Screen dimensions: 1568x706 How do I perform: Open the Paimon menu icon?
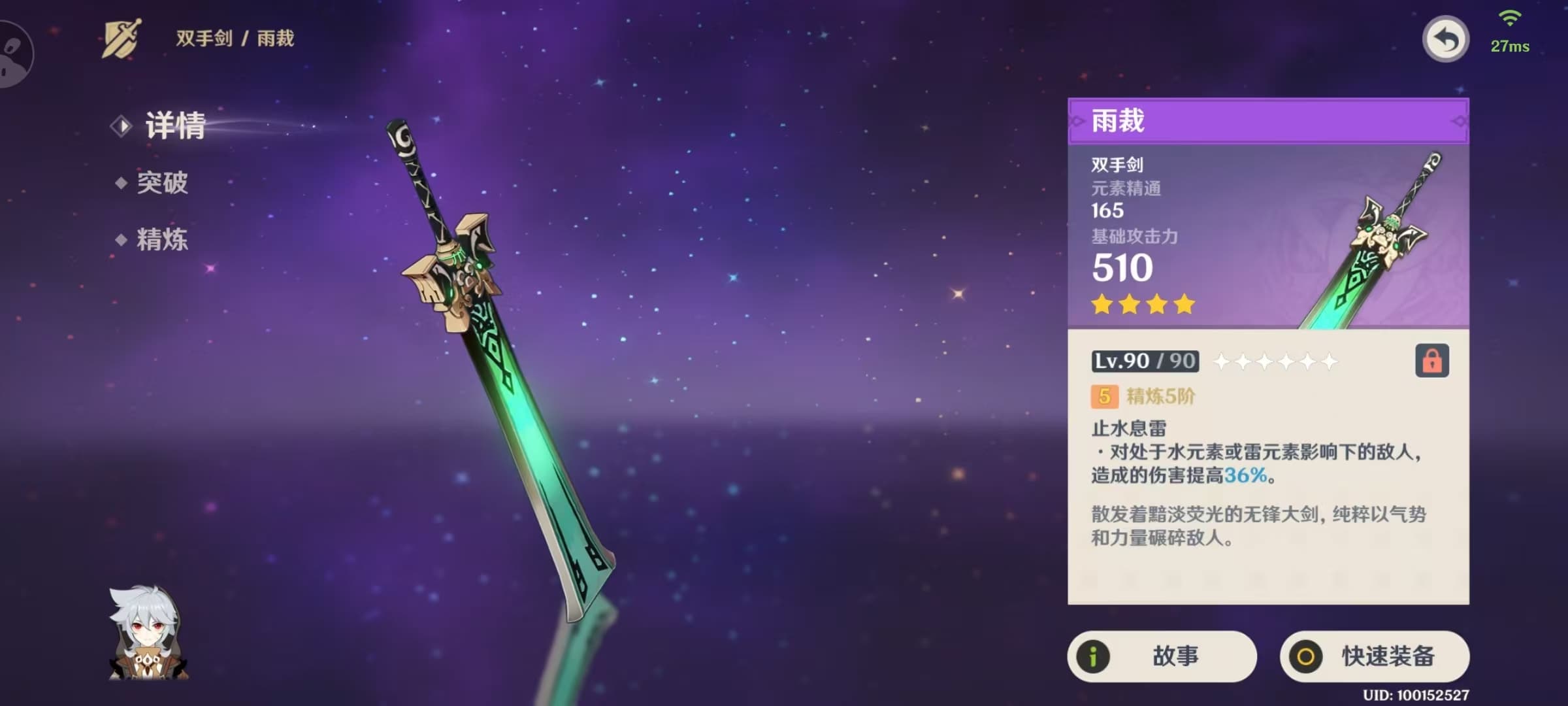pyautogui.click(x=14, y=54)
